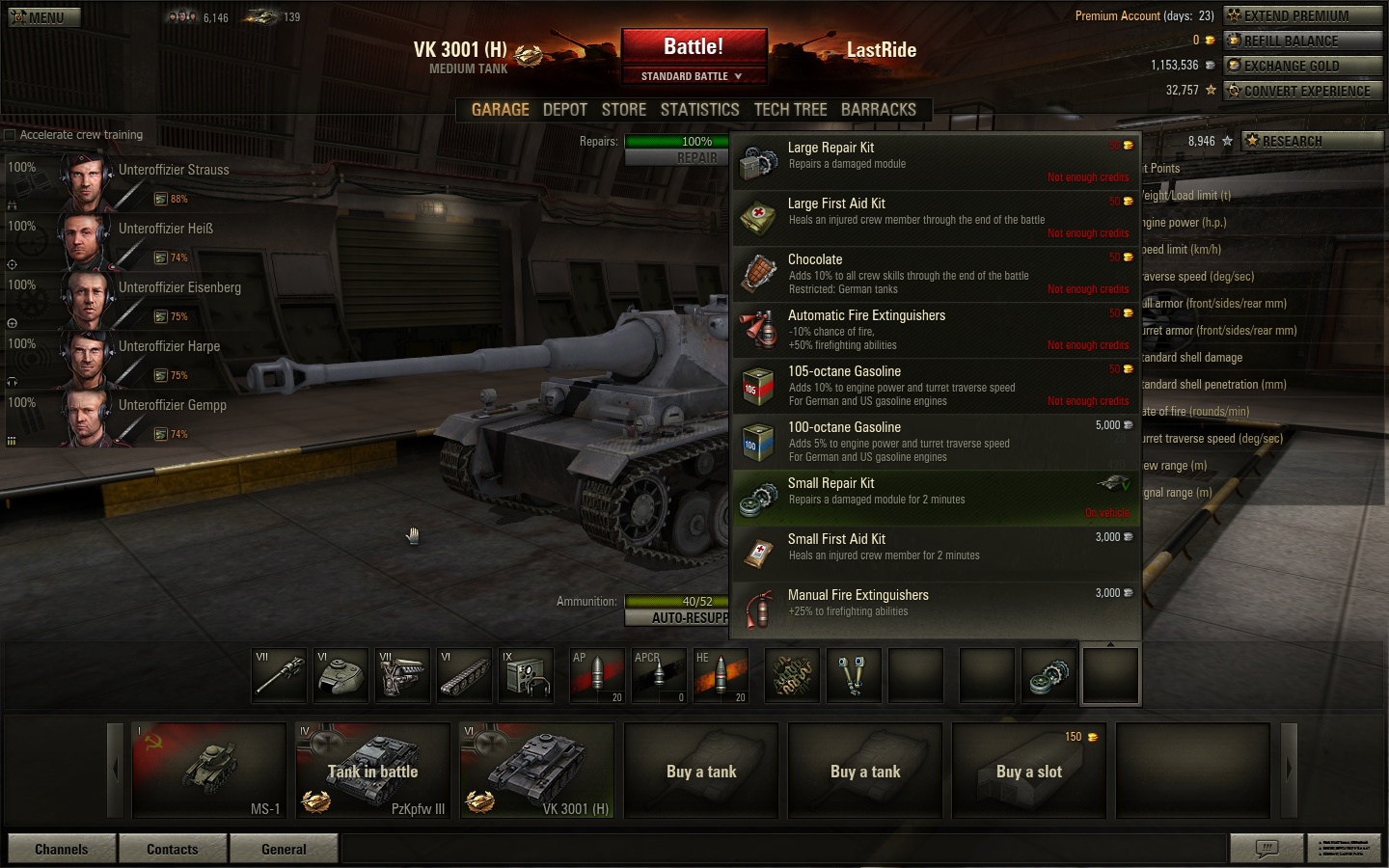Open the Research button for the vehicle
Screen dimensions: 1389x868
(x=1310, y=141)
